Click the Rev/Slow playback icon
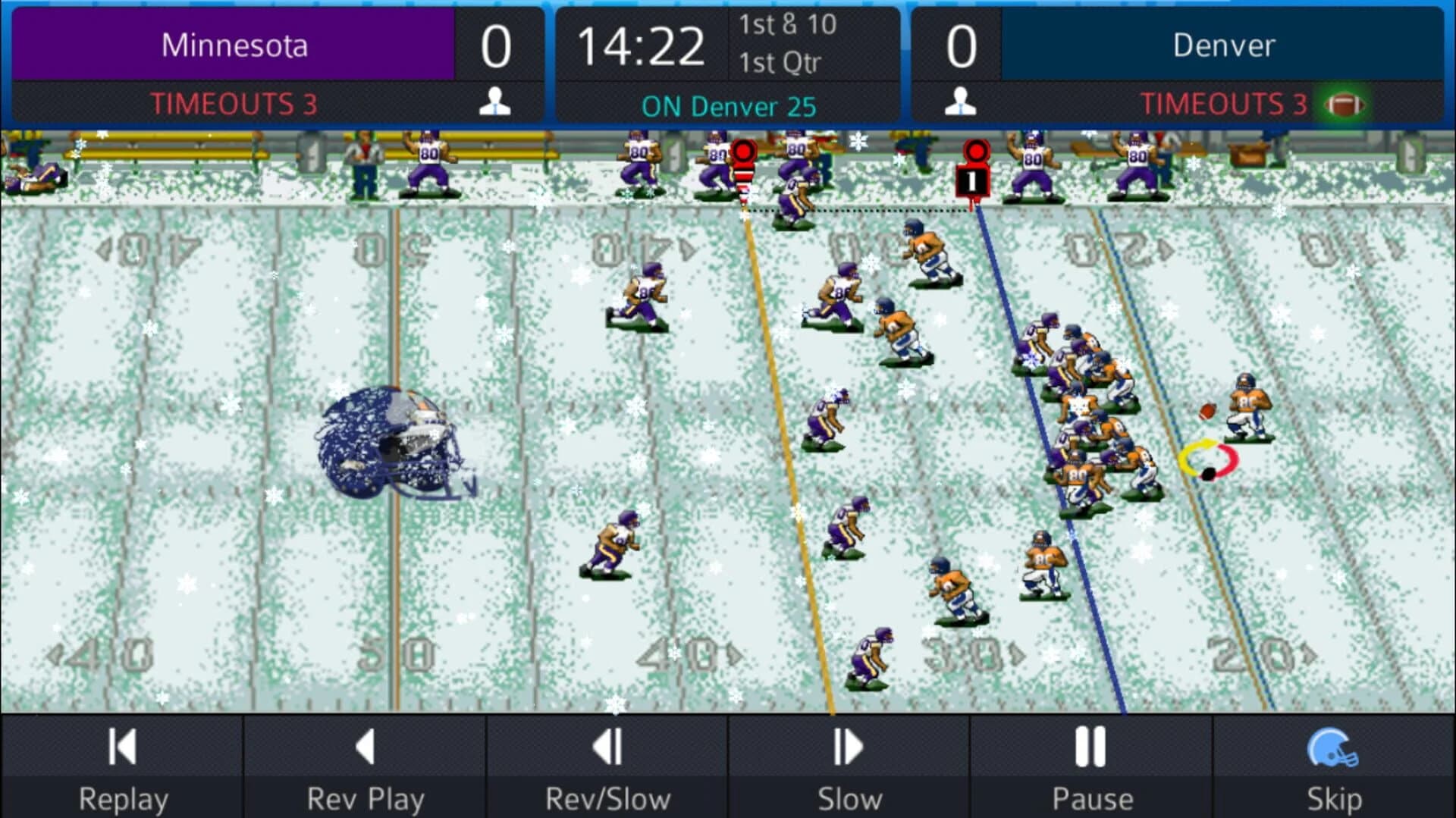1456x818 pixels. [x=607, y=747]
